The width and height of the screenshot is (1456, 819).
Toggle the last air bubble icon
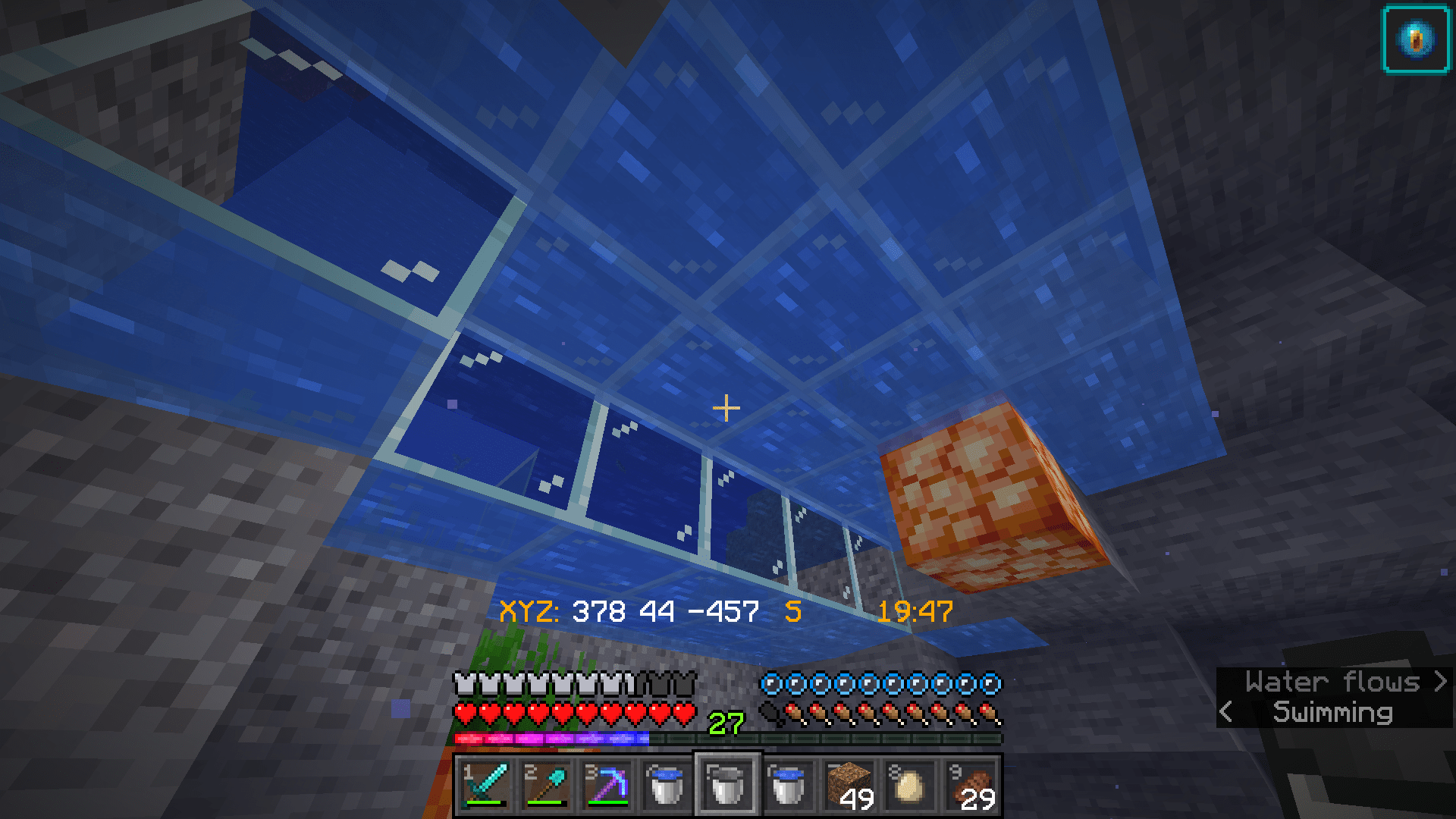point(990,683)
